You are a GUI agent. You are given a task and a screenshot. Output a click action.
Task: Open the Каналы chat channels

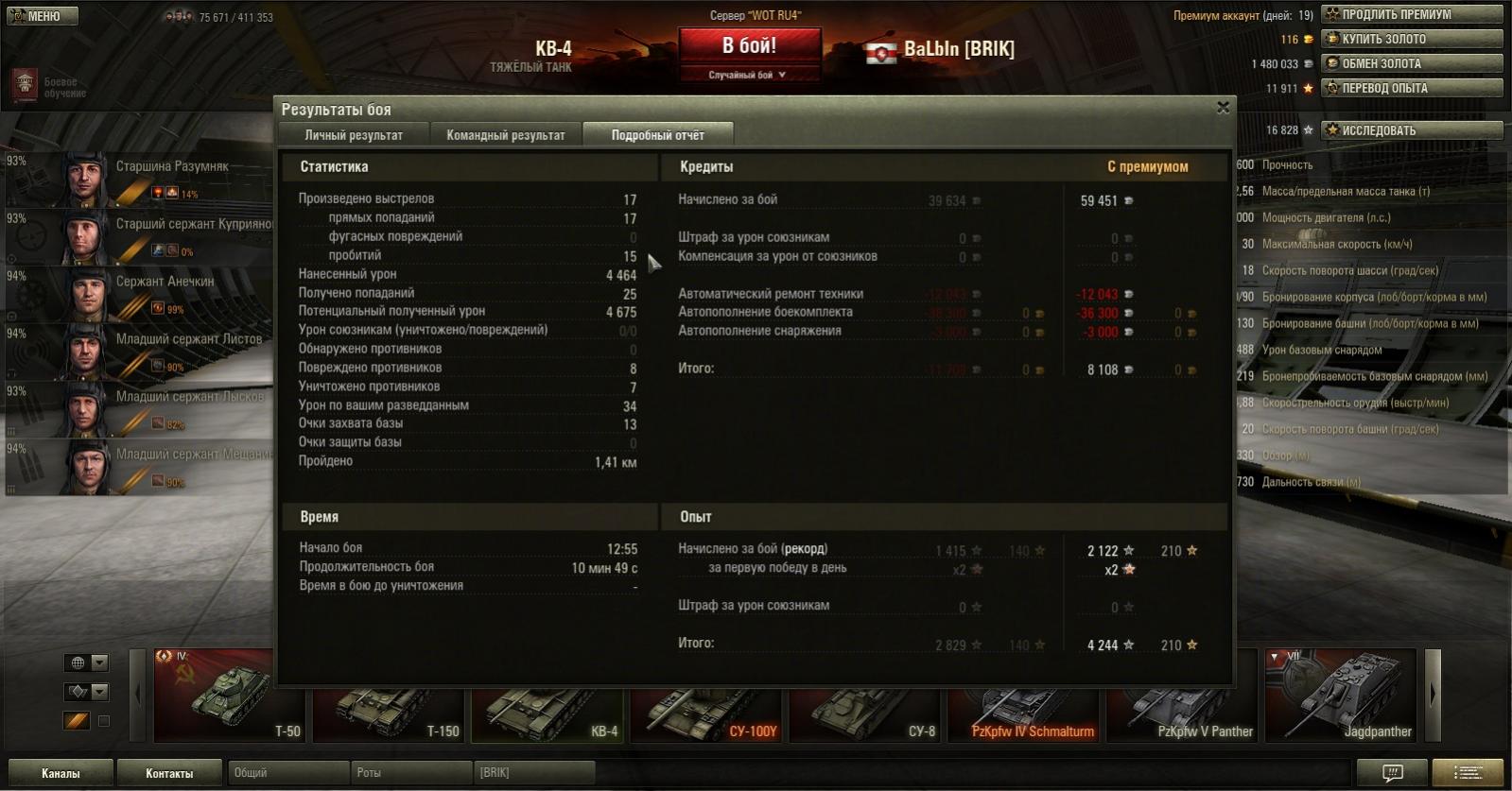click(61, 773)
